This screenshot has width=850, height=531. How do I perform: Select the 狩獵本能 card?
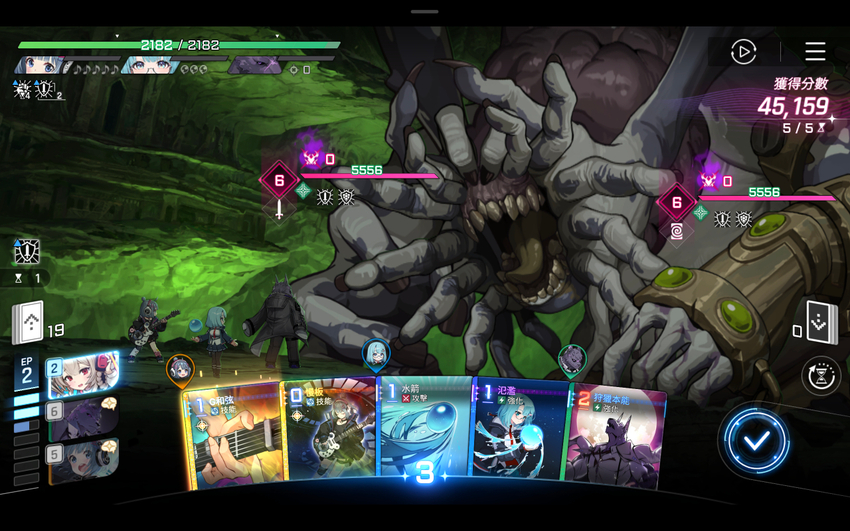coord(614,438)
